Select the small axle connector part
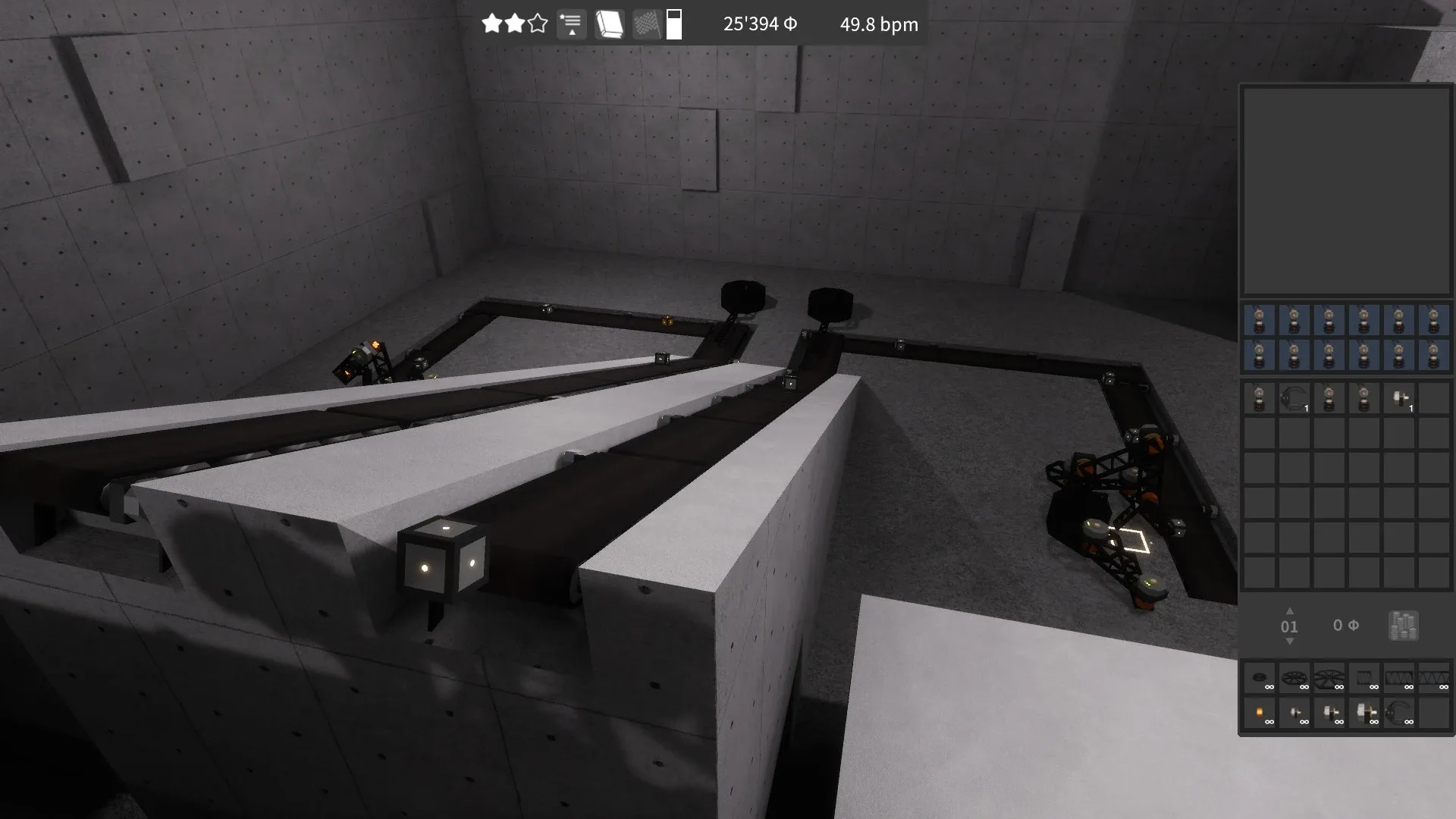1456x819 pixels. 1295,713
